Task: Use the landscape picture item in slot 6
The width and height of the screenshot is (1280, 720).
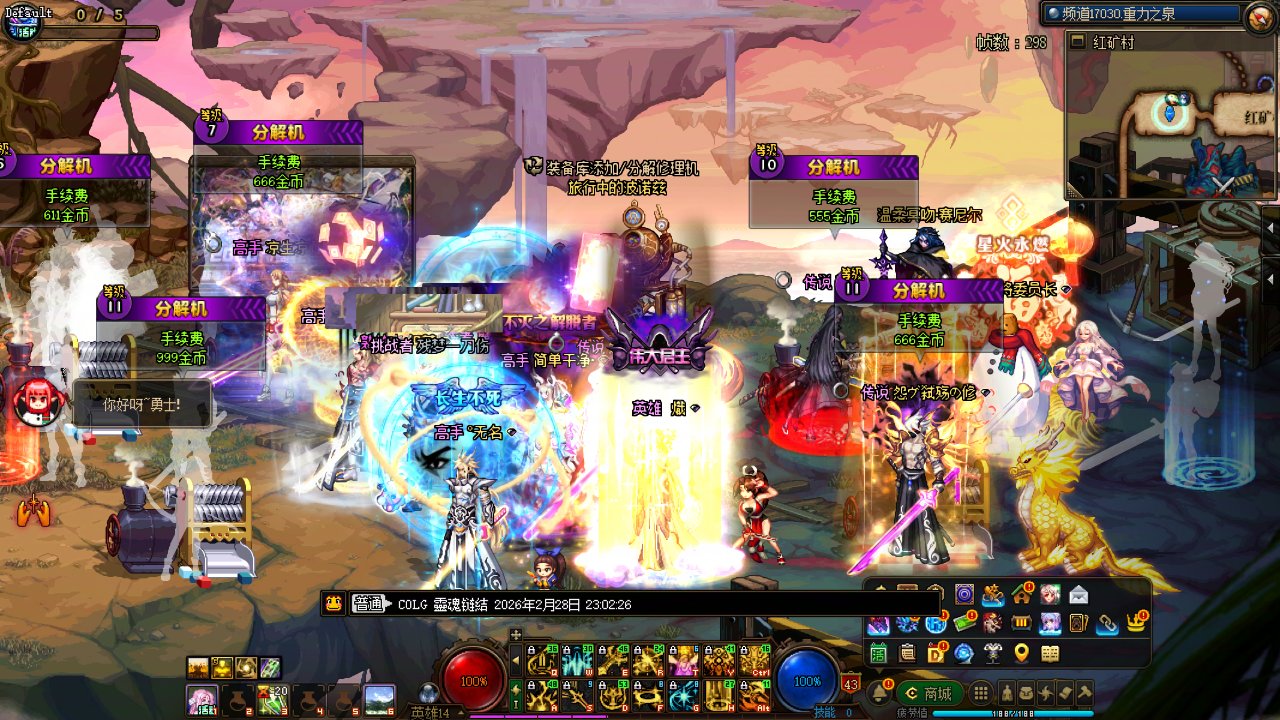Action: click(x=379, y=699)
